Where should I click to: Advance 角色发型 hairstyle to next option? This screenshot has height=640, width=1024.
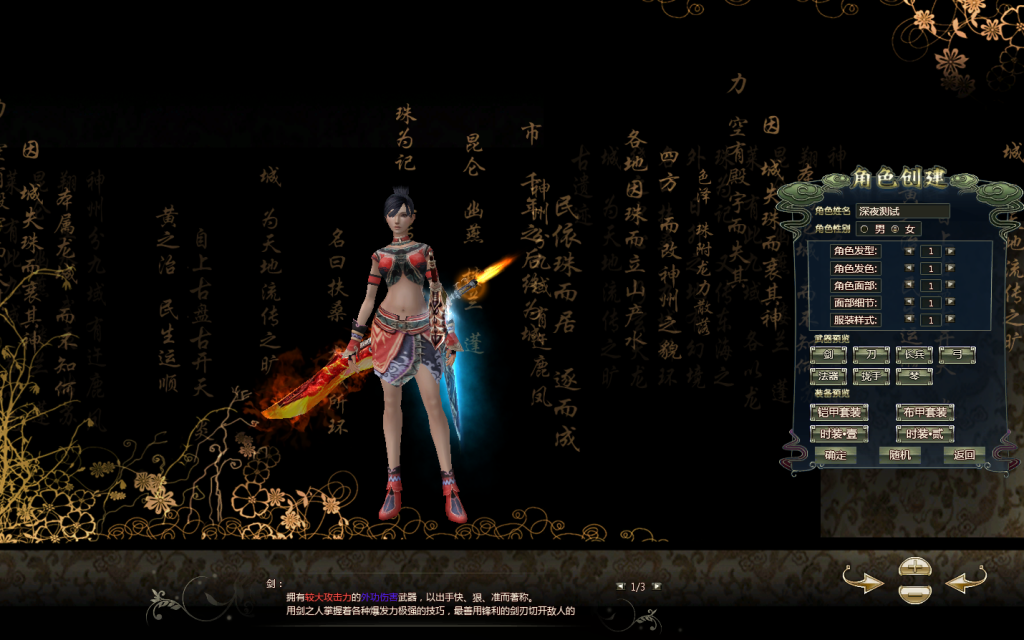pos(950,251)
